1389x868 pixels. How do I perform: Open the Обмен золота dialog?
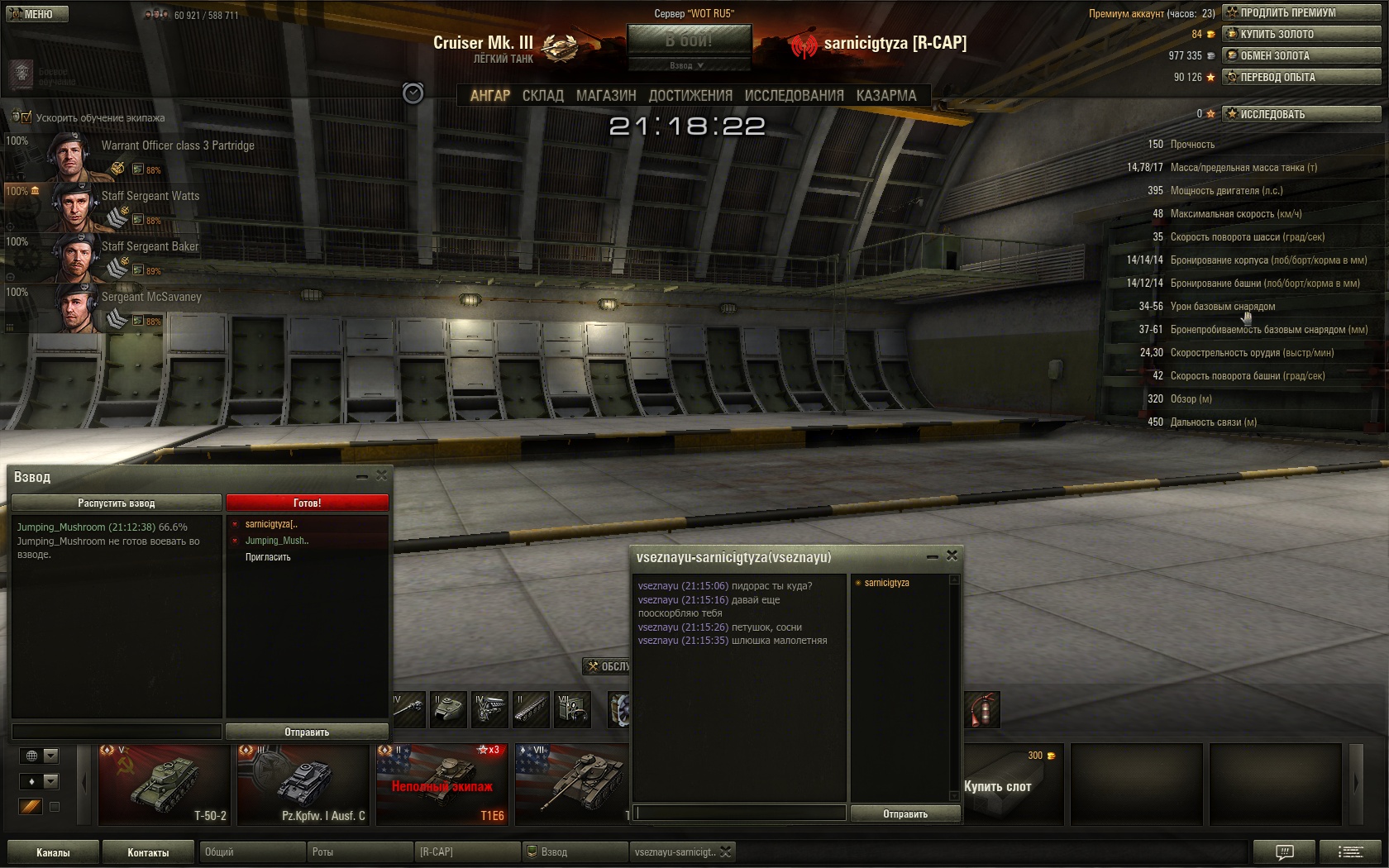[x=1301, y=55]
